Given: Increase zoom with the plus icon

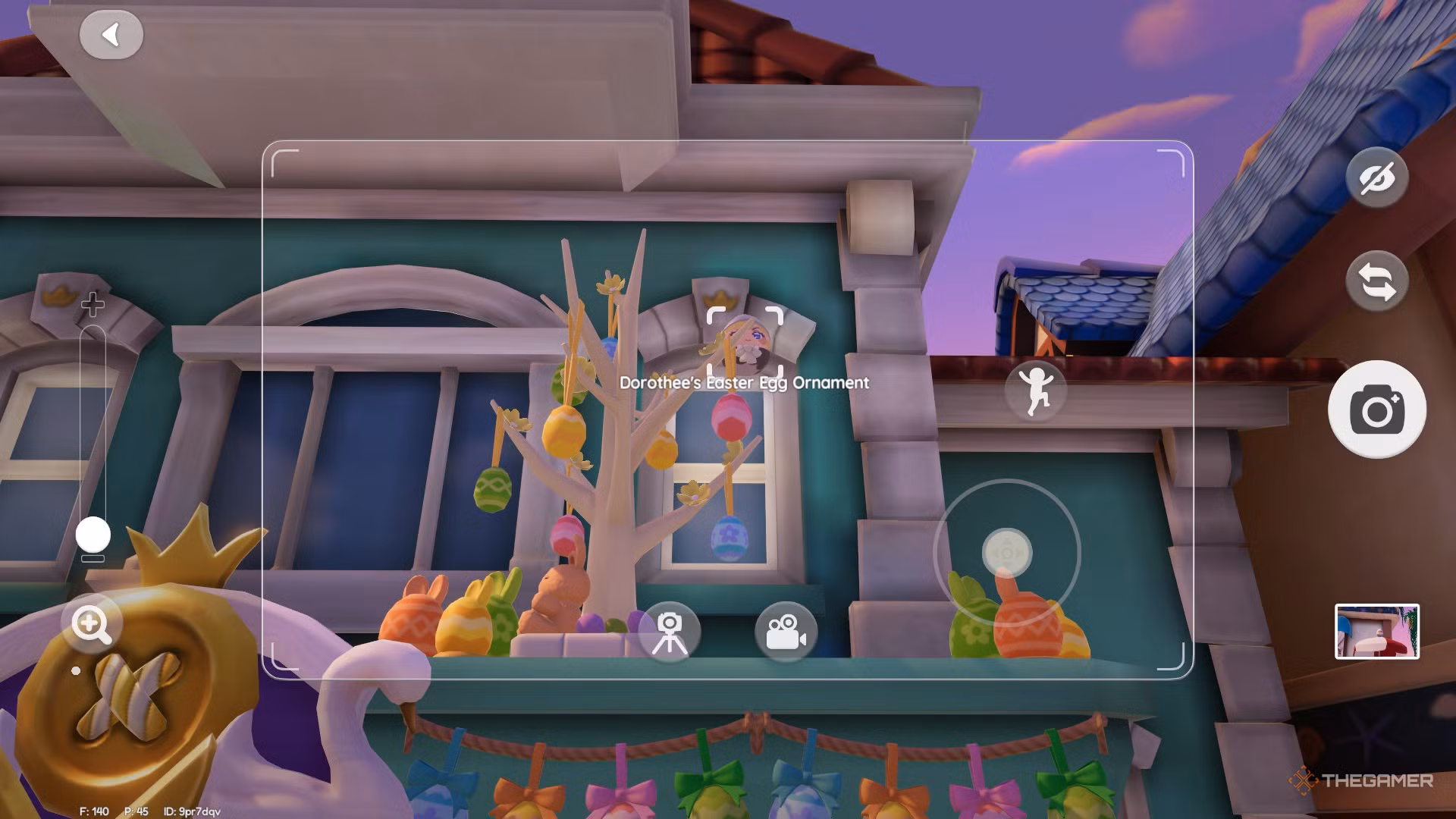Looking at the screenshot, I should pos(93,305).
